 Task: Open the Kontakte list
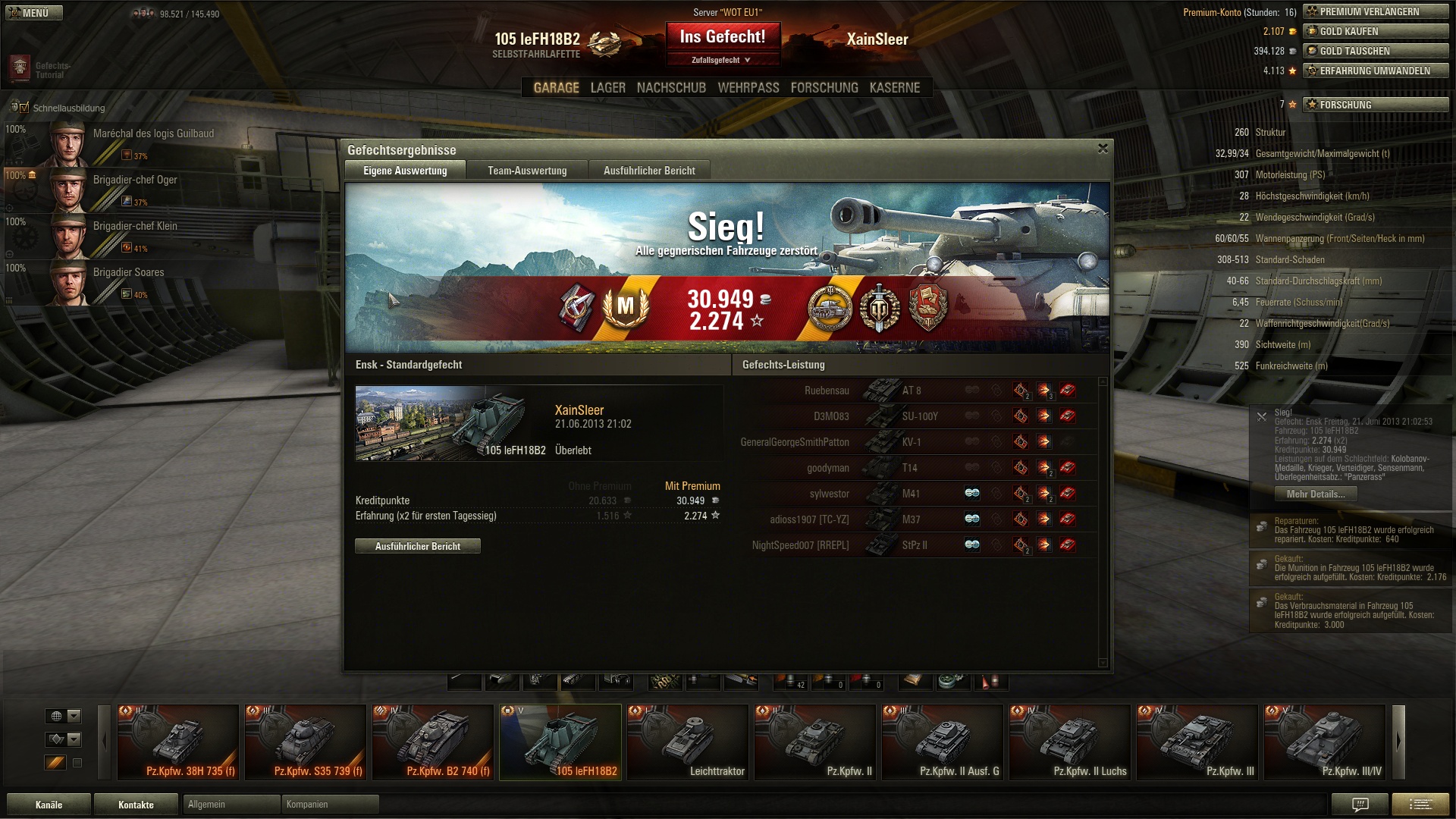tap(136, 805)
